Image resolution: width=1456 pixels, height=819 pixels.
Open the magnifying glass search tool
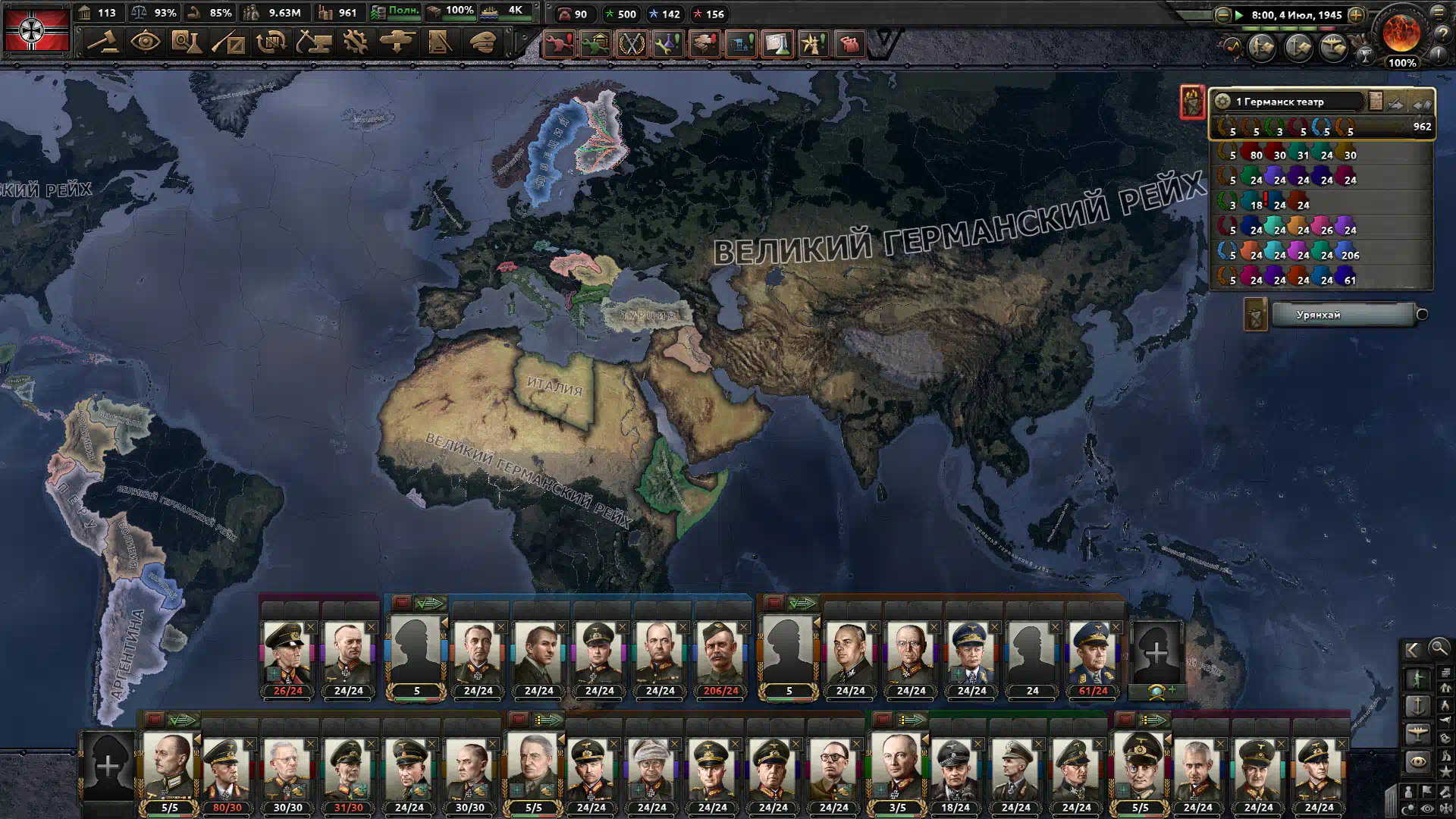pos(1439,648)
